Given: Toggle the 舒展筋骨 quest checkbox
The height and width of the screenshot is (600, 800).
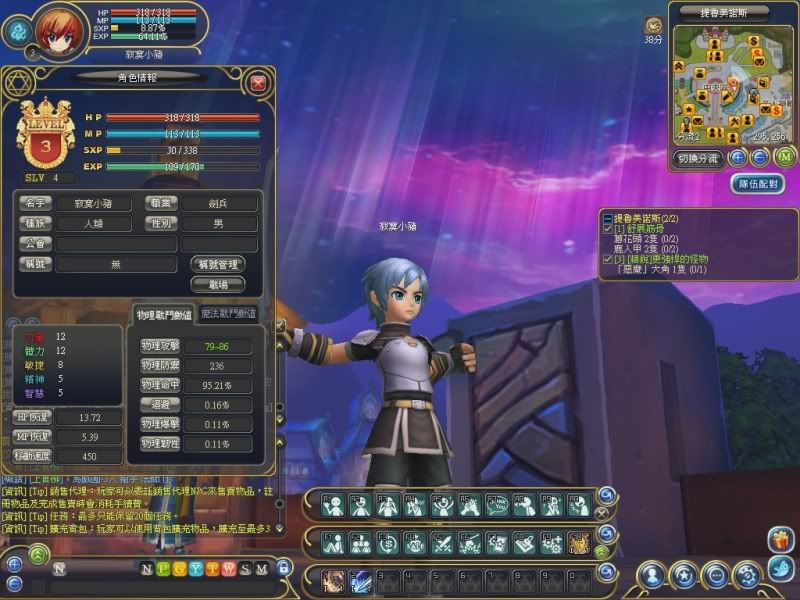Looking at the screenshot, I should 606,229.
